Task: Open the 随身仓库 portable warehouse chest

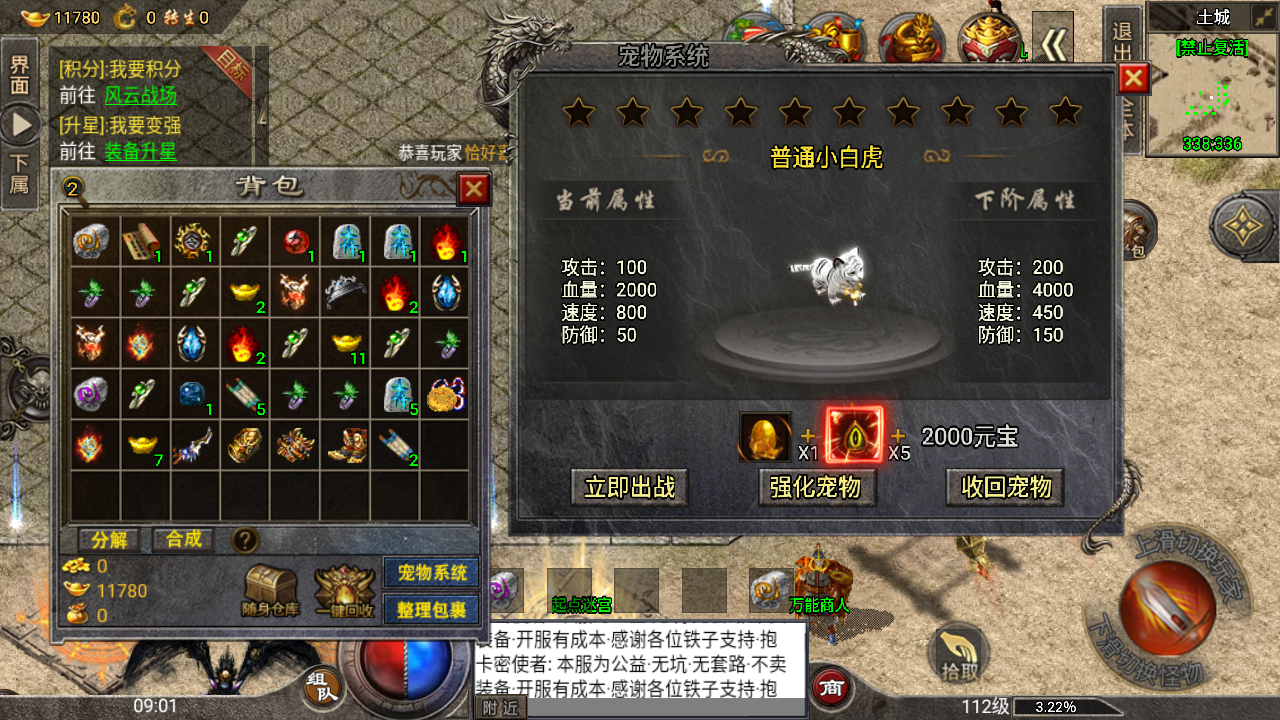Action: tap(271, 590)
